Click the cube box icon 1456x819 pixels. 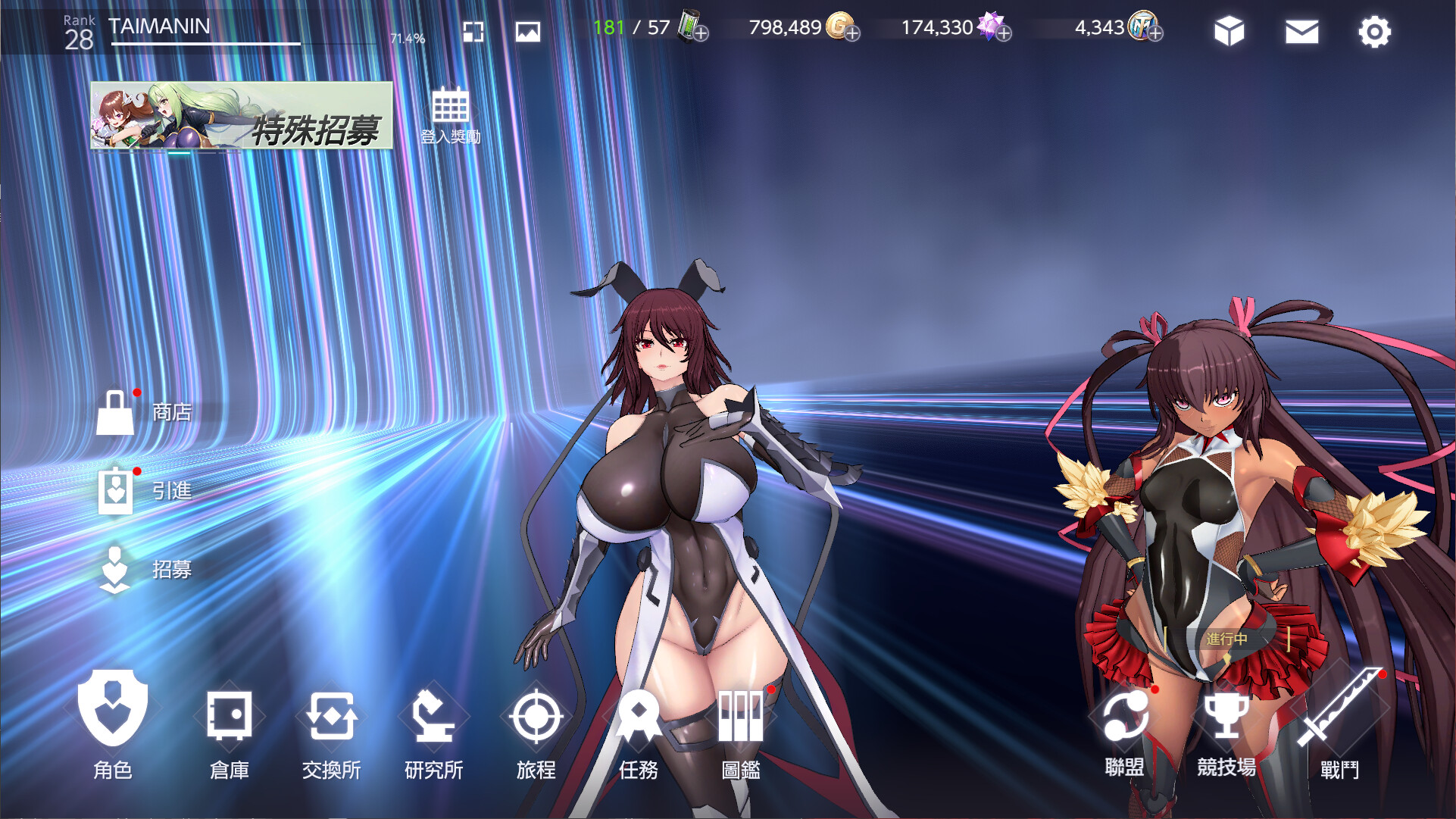[x=1229, y=32]
